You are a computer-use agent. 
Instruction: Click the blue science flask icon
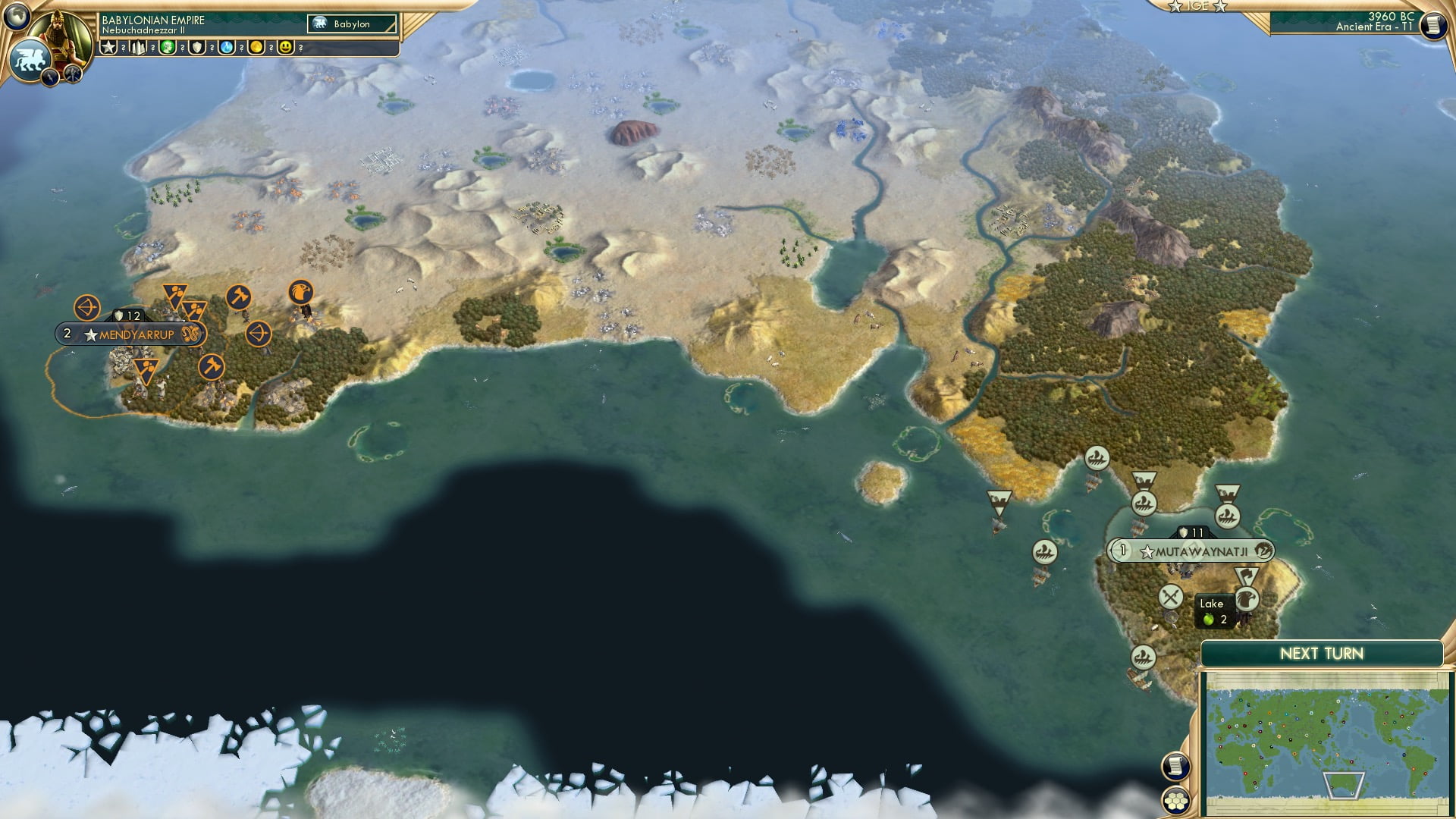coord(226,48)
